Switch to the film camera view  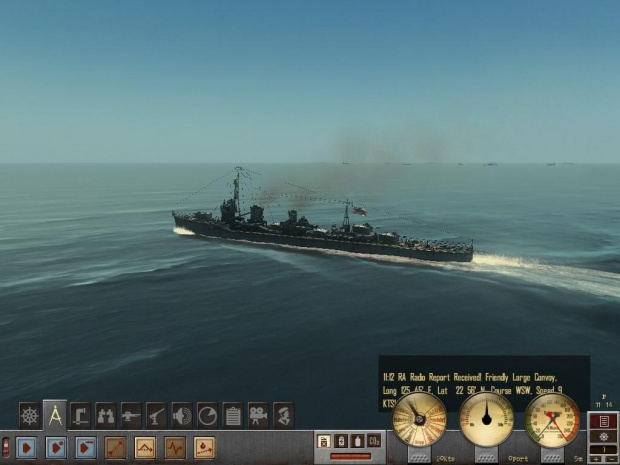pyautogui.click(x=258, y=414)
